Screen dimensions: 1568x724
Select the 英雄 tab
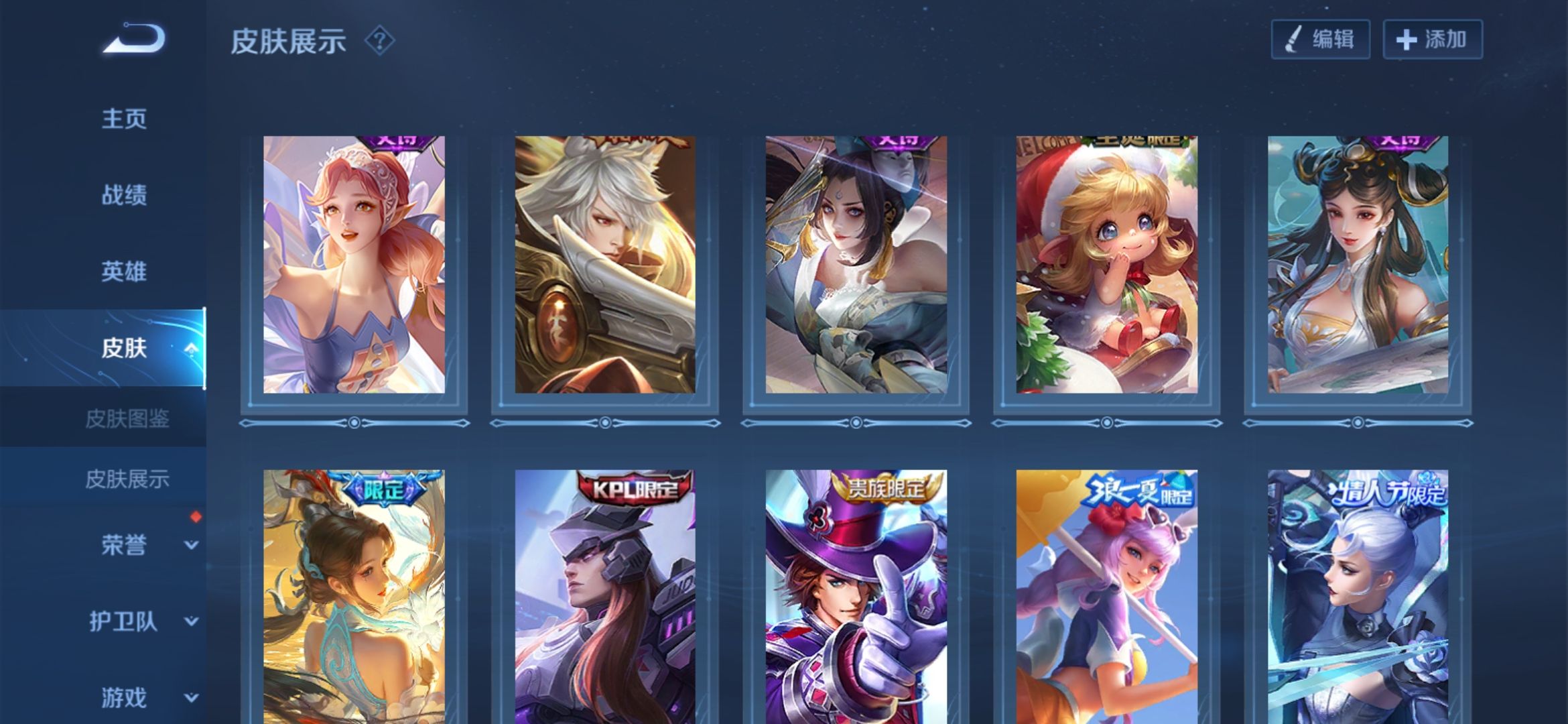click(124, 271)
